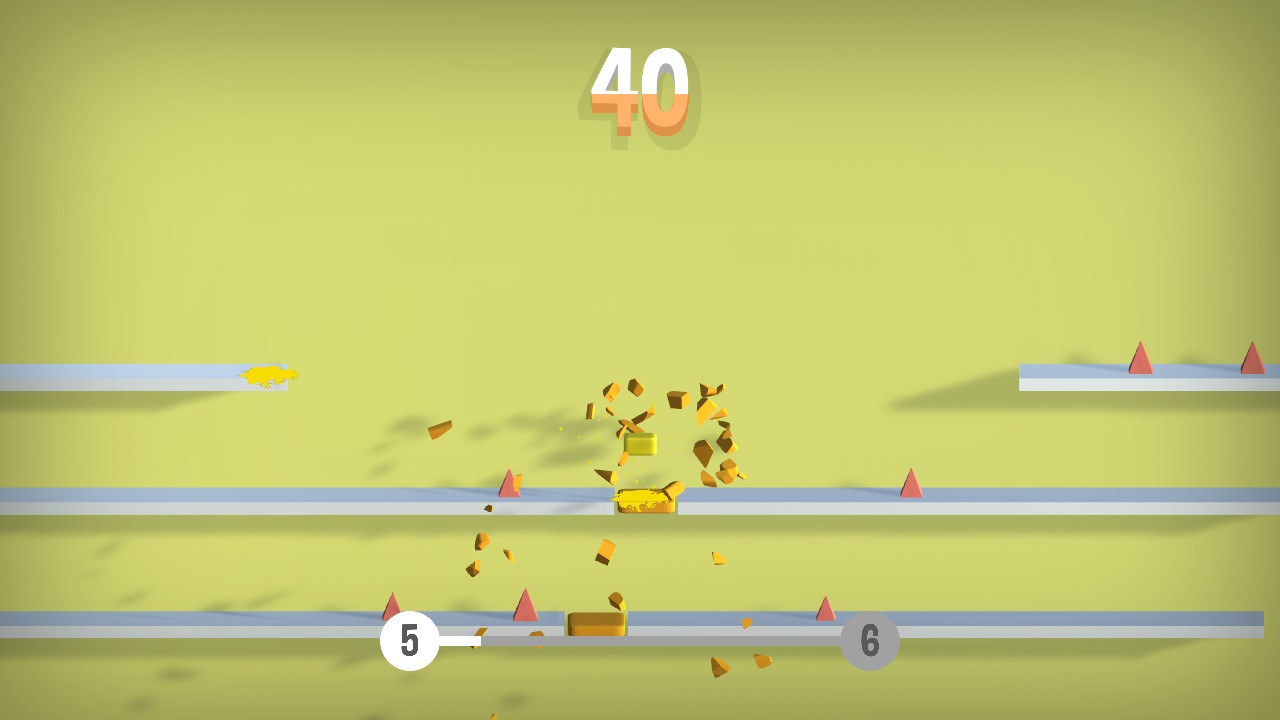The image size is (1280, 720).
Task: Click the level progress bar between 5 and 6
Action: 640,640
